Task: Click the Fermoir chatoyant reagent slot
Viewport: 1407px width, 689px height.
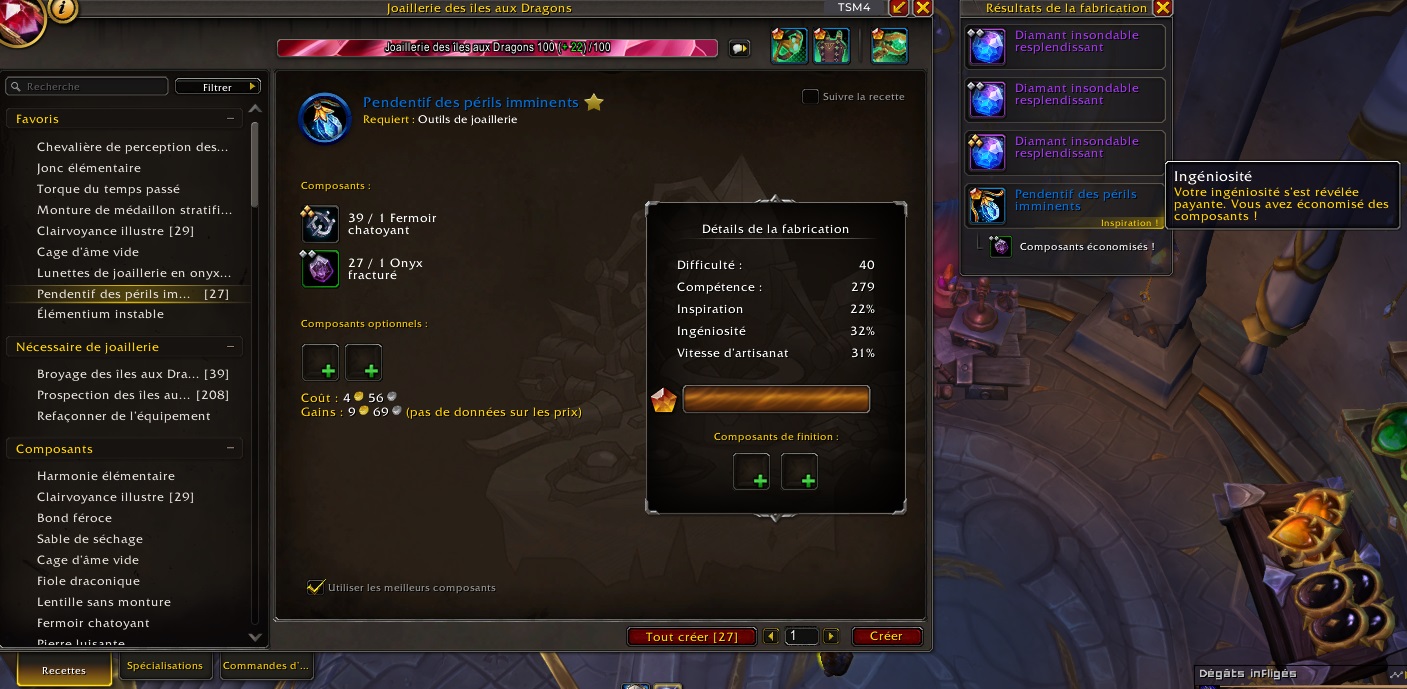Action: (321, 224)
